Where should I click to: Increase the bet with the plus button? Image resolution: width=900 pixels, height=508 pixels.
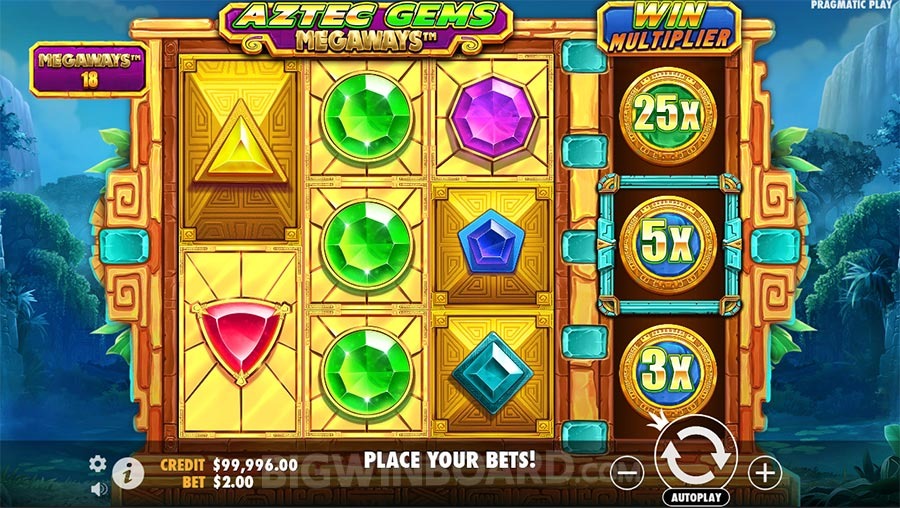(764, 471)
